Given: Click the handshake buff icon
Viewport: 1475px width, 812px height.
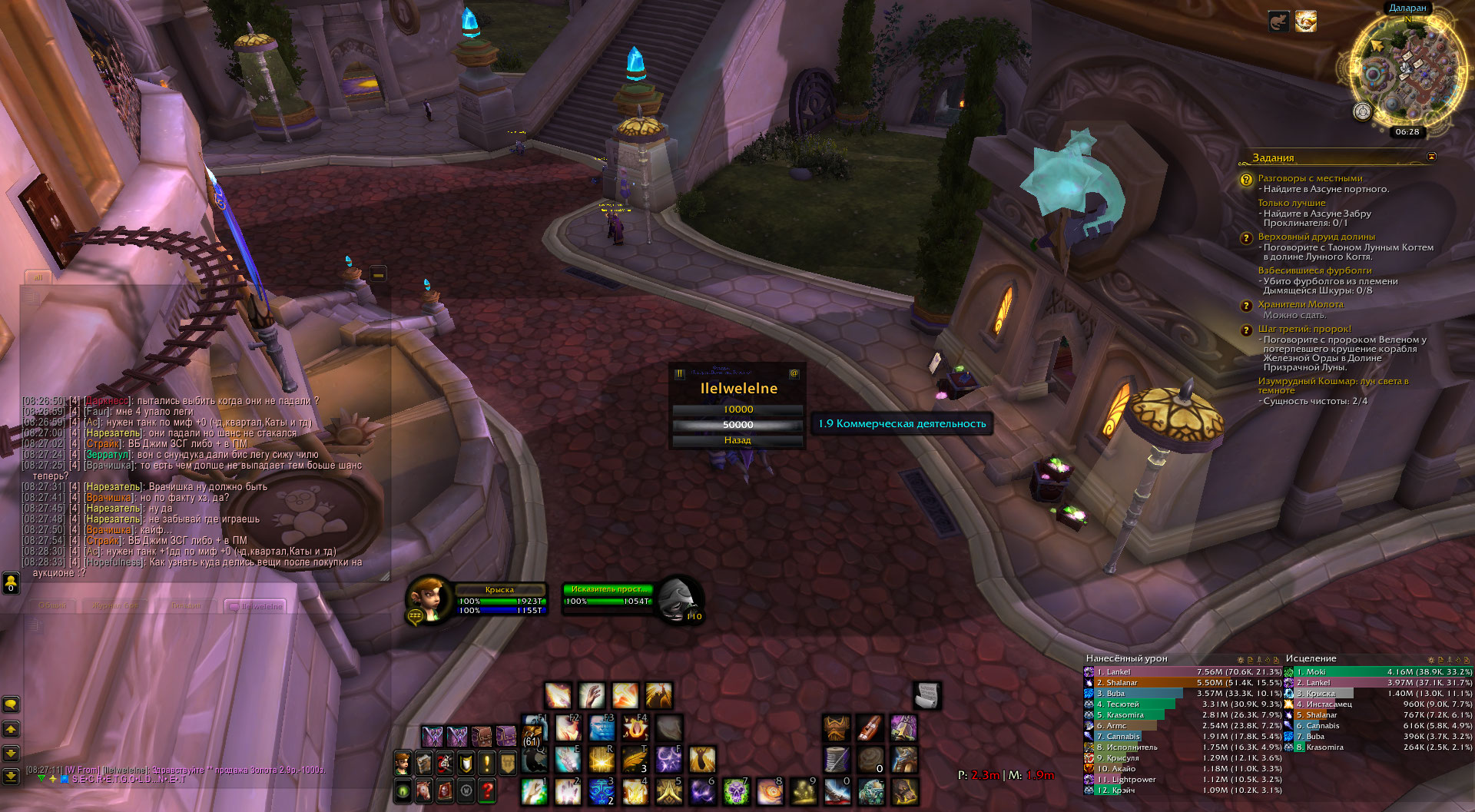Looking at the screenshot, I should click(1305, 22).
